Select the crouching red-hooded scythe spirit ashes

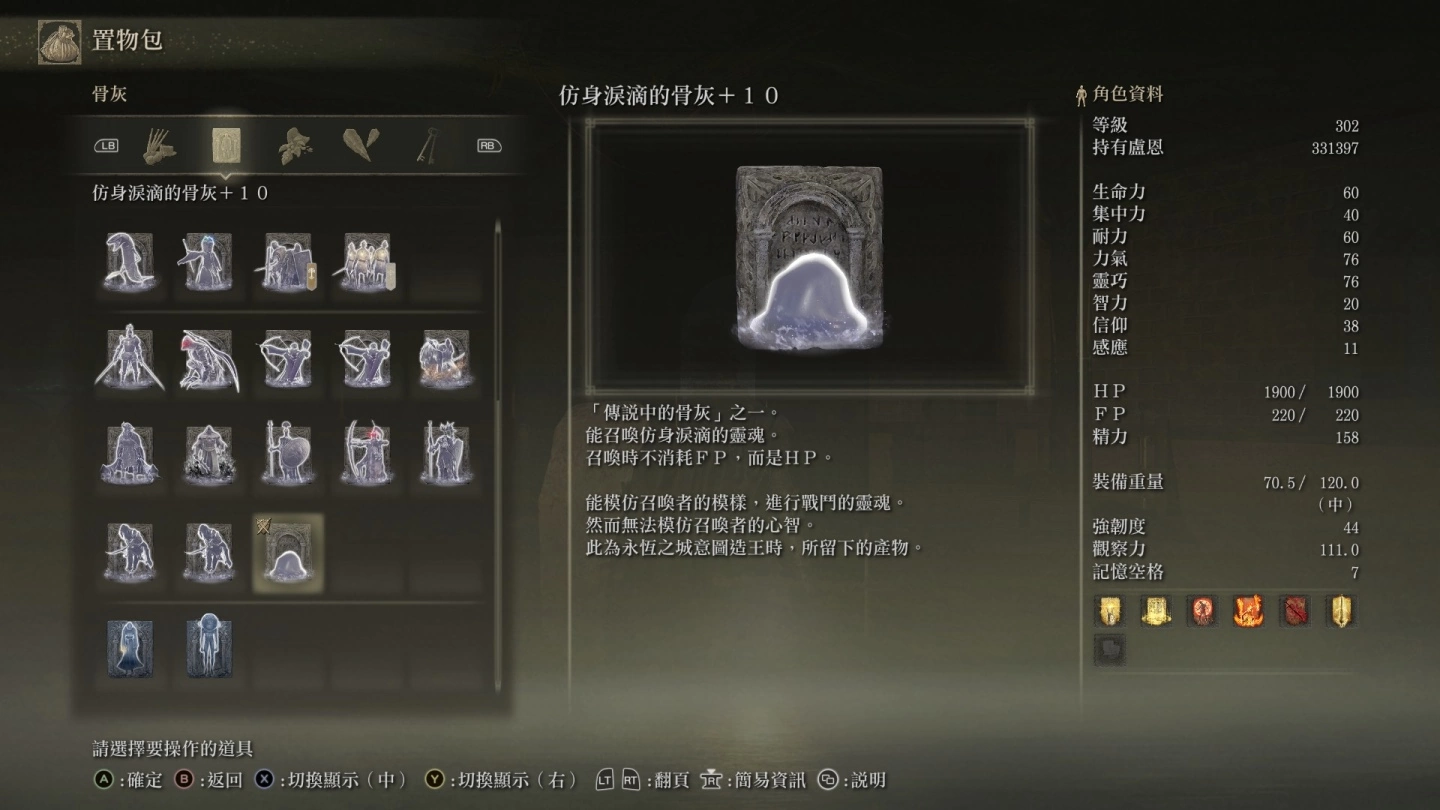209,358
